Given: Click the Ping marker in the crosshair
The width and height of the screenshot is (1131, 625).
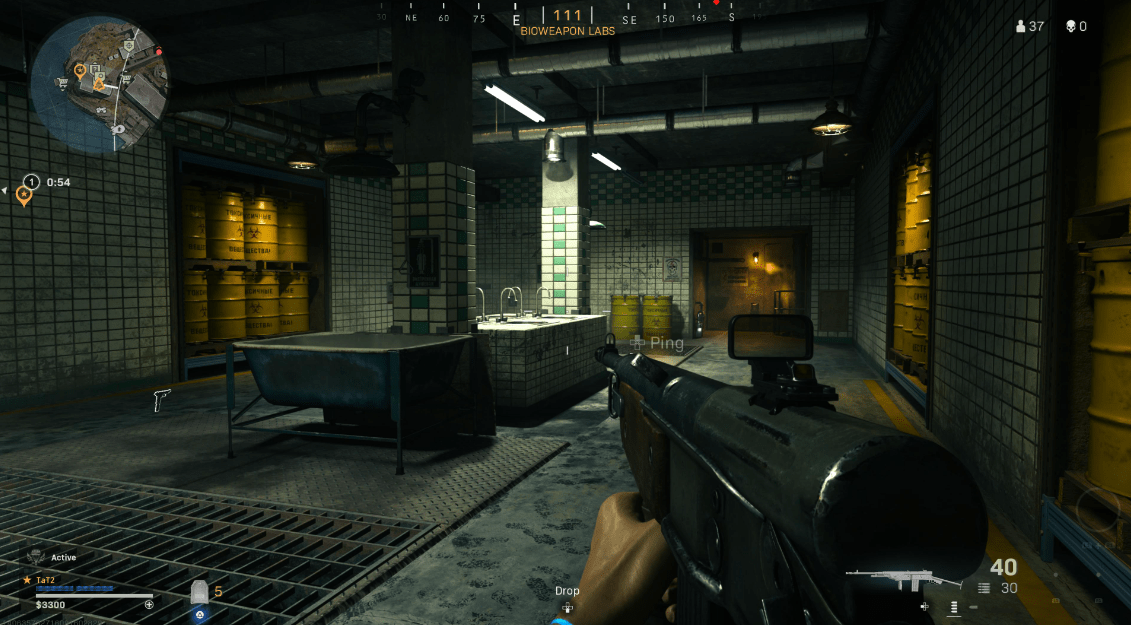Looking at the screenshot, I should [656, 343].
